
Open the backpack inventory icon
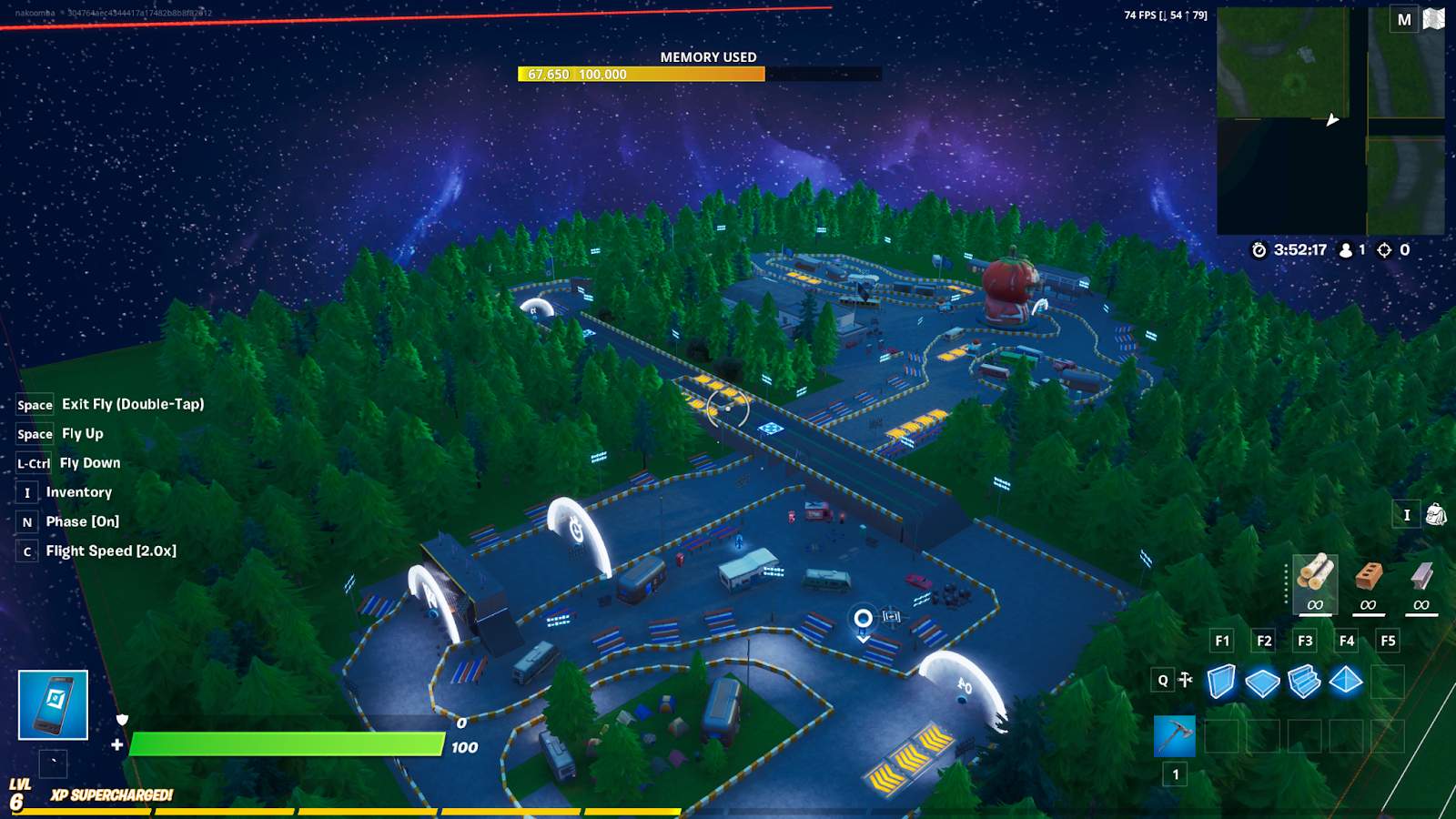[1435, 515]
